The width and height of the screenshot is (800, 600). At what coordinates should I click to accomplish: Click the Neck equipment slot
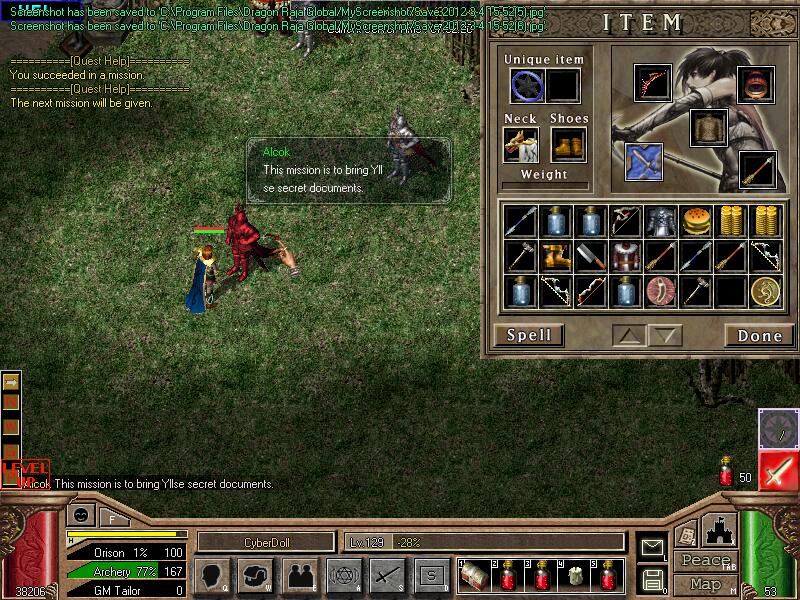(x=521, y=144)
